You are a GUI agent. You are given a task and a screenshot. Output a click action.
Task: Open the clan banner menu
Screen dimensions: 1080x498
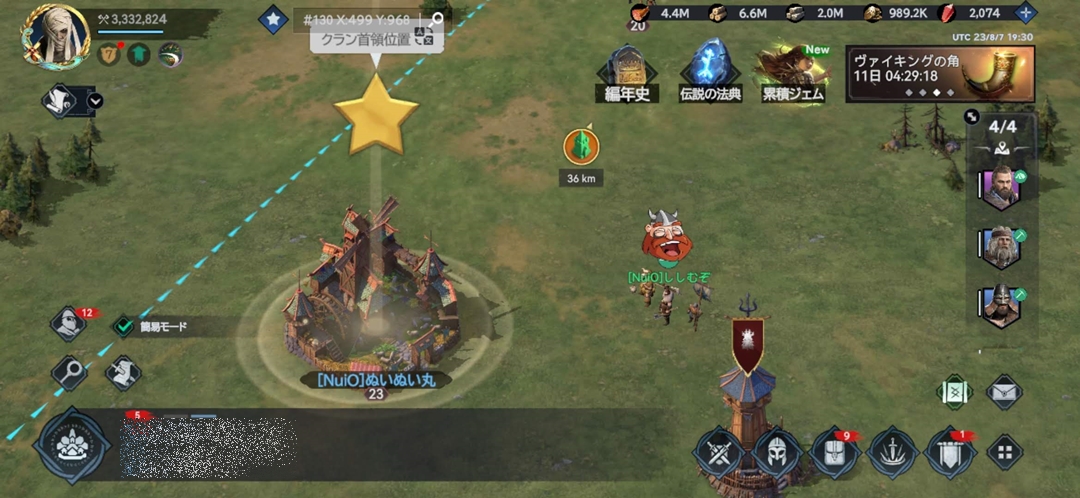click(951, 452)
